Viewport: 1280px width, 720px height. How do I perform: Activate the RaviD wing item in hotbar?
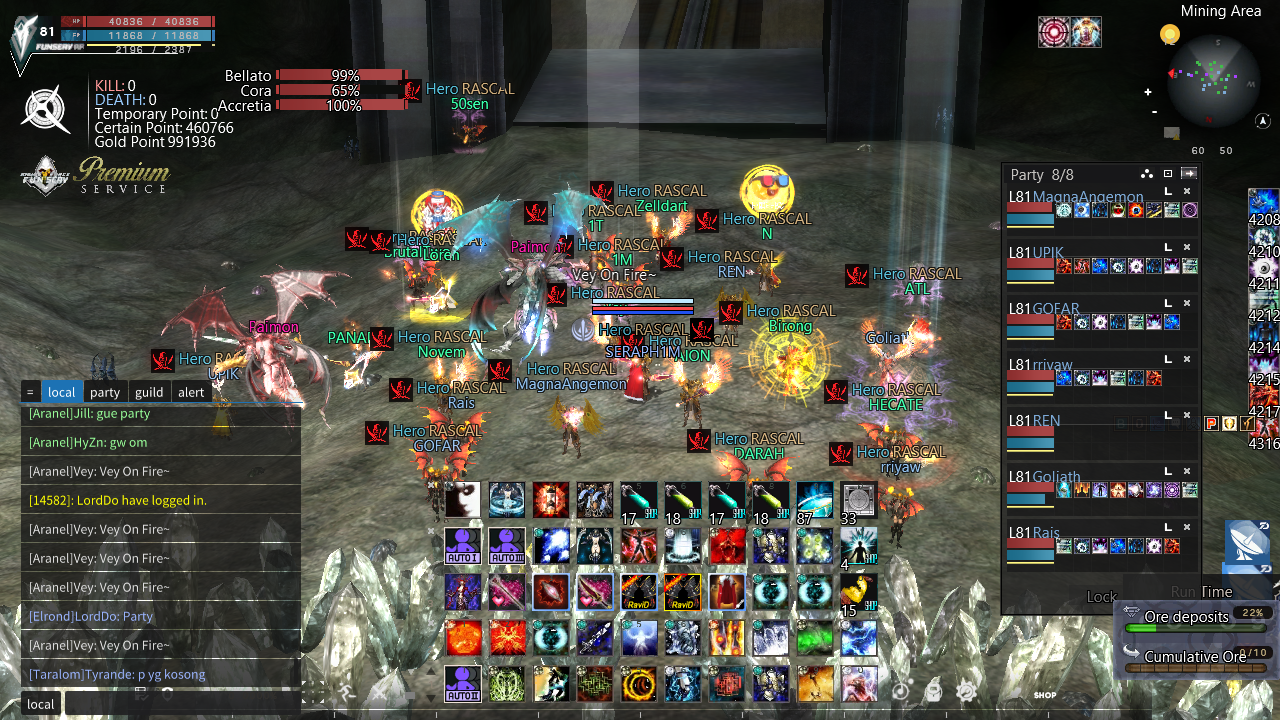(638, 592)
